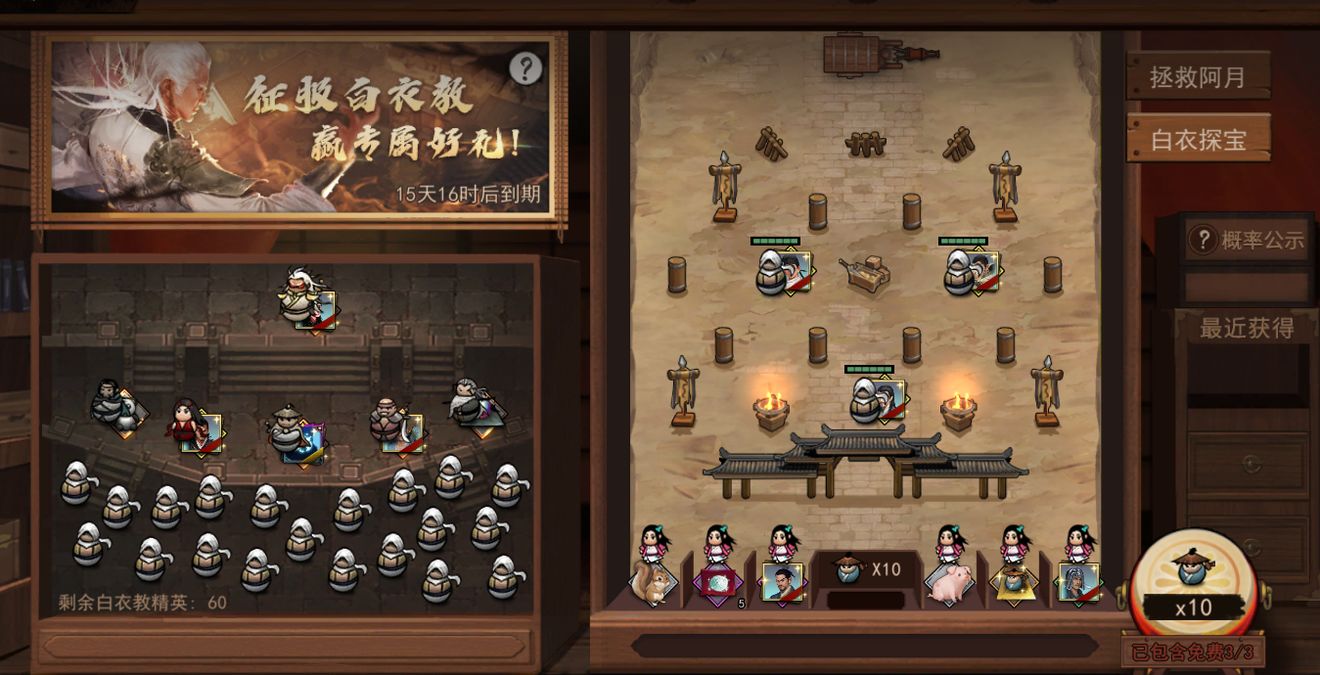Viewport: 1320px width, 675px height.
Task: Select the gray-haired hero portrait reward slot
Action: [x=1080, y=582]
